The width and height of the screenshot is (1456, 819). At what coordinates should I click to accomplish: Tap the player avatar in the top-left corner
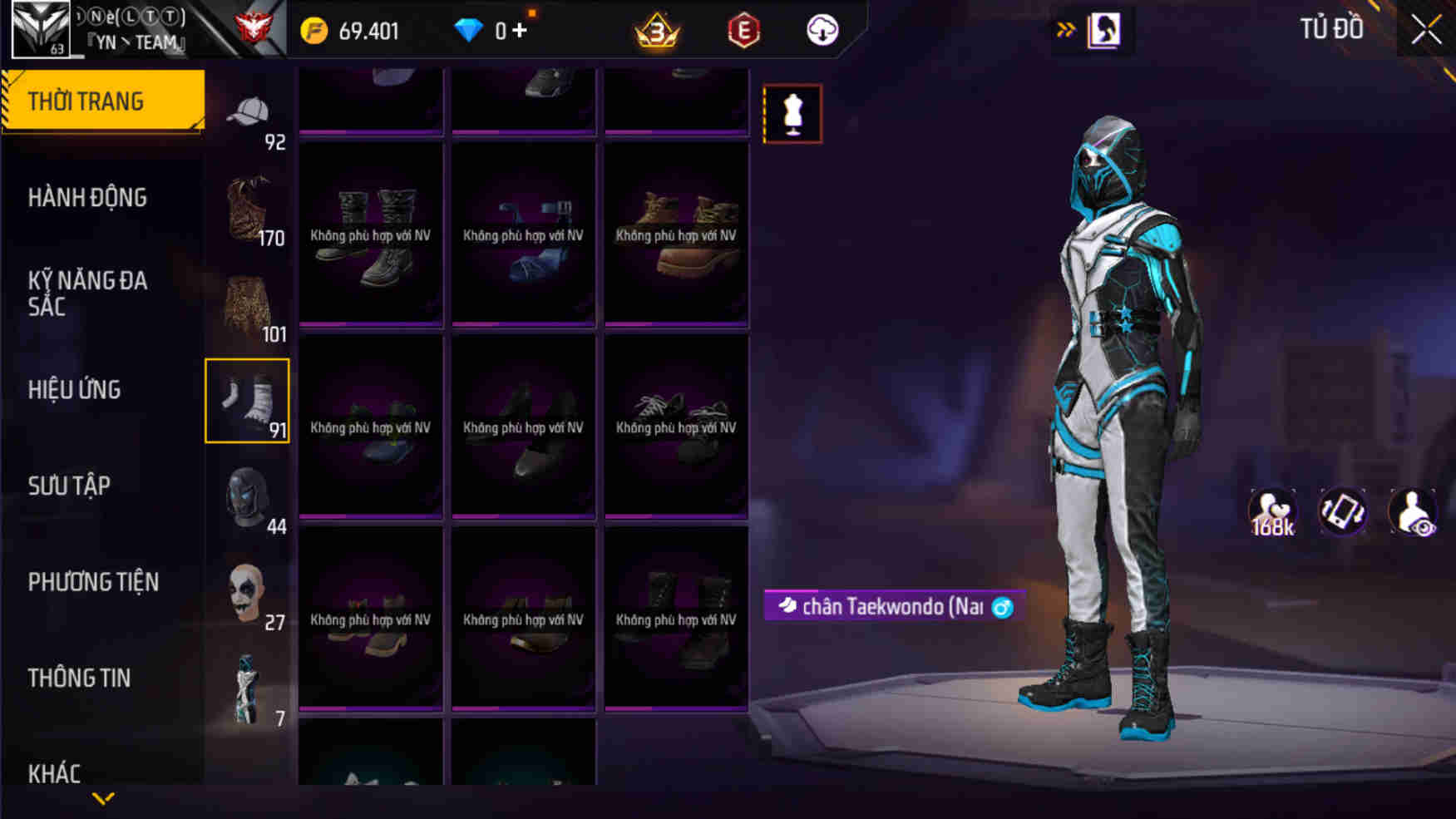(x=39, y=32)
